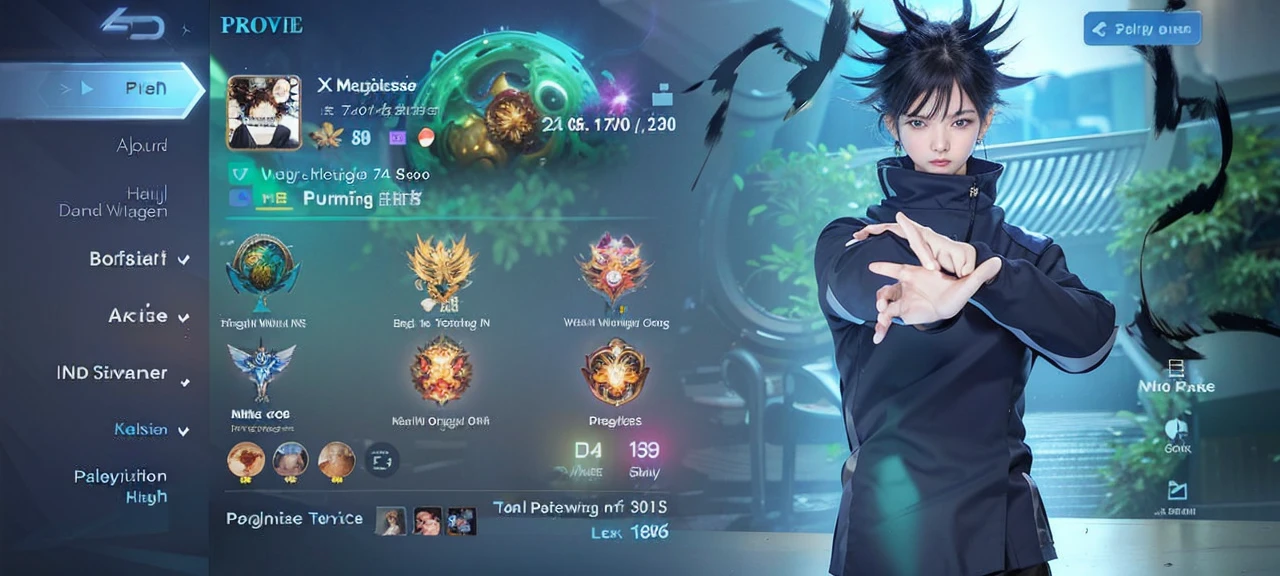Expand the Bofsiart sidebar entry
The height and width of the screenshot is (576, 1280).
pos(128,259)
